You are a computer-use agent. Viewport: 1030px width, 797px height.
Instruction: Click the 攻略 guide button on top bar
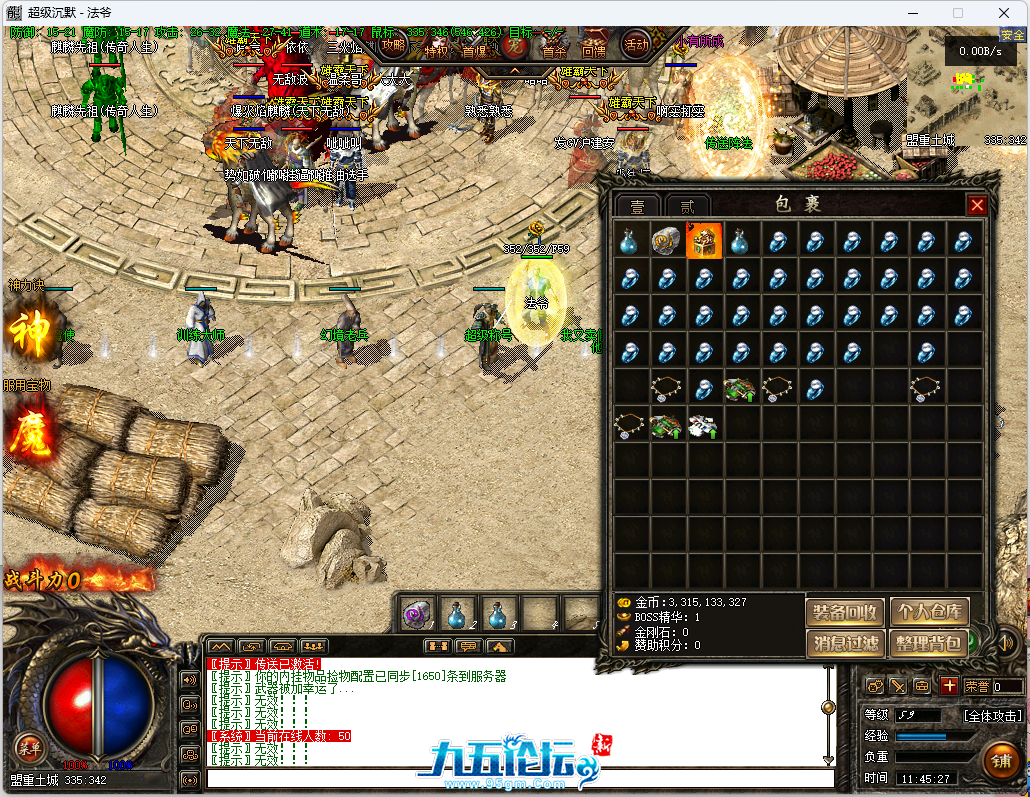[393, 44]
